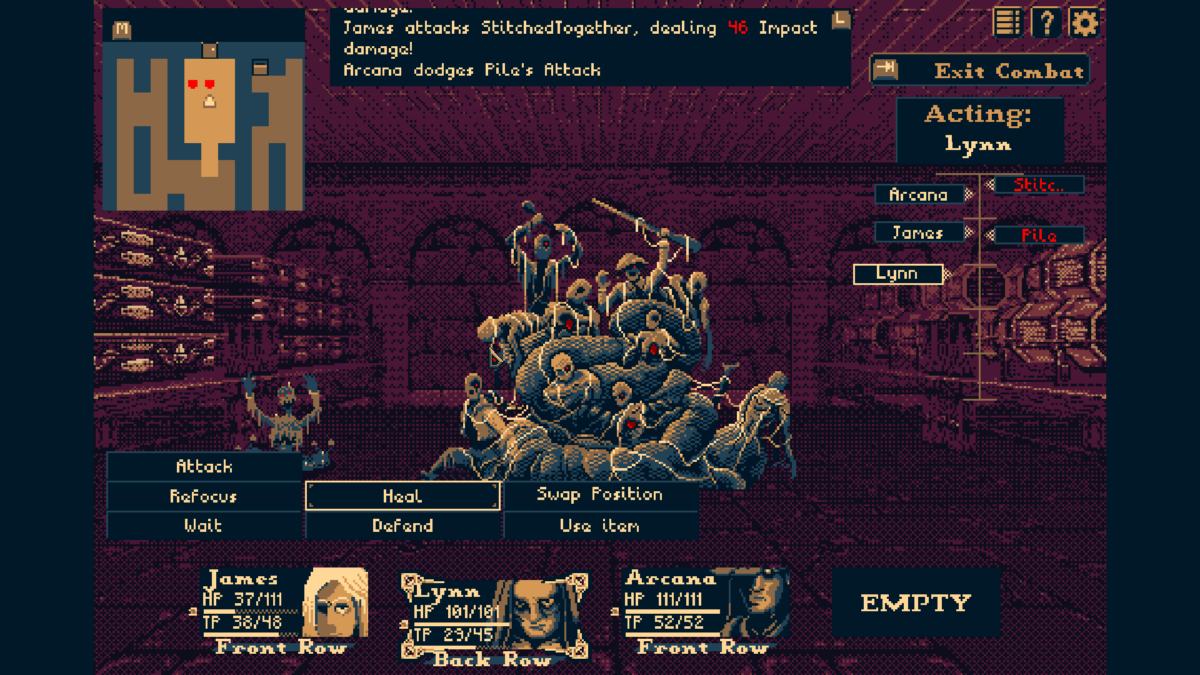Toggle the minimap M icon
This screenshot has height=675, width=1200.
(x=122, y=30)
